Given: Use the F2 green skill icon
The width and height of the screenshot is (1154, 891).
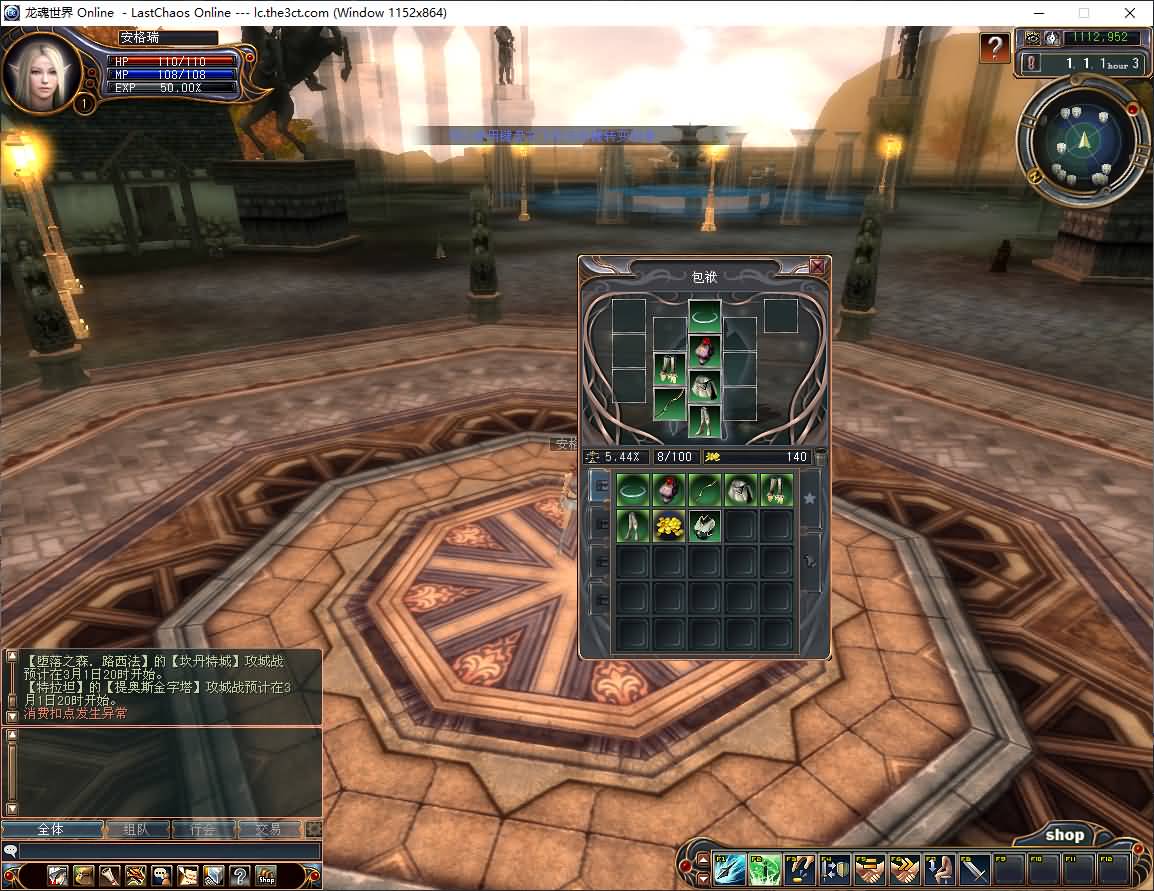Looking at the screenshot, I should [x=764, y=868].
